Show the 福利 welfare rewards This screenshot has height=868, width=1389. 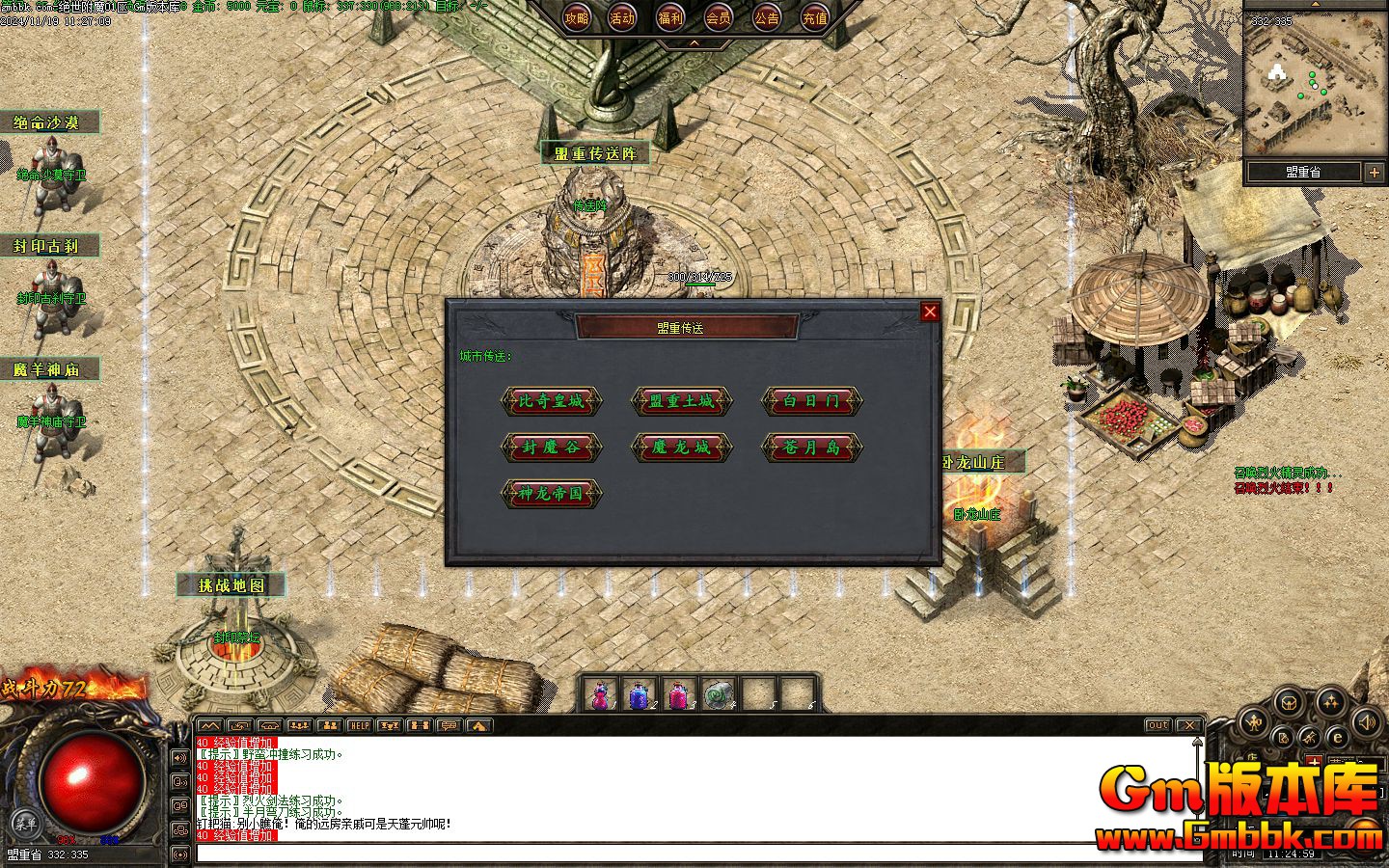tap(670, 17)
